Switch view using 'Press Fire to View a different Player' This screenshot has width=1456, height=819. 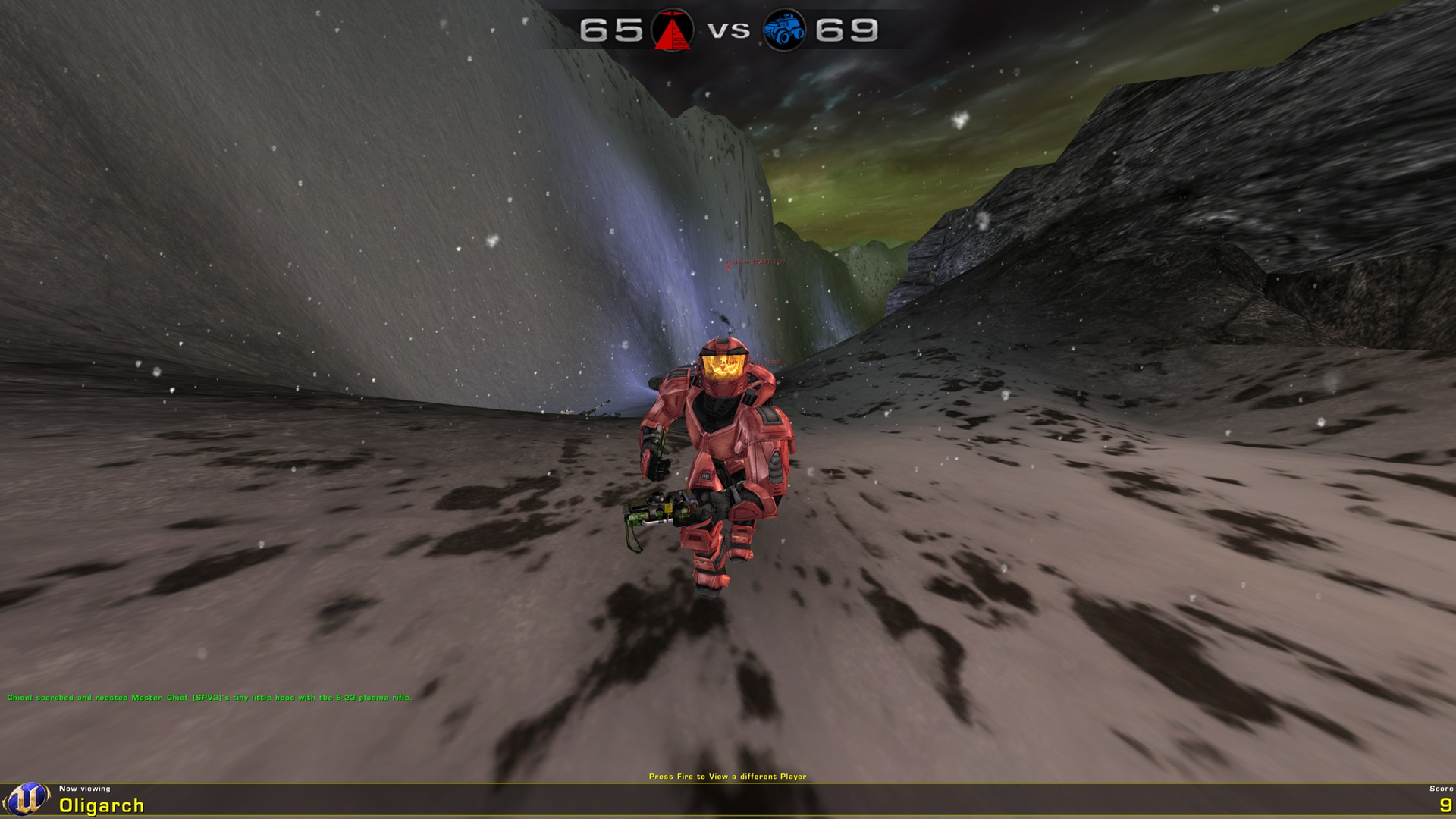(x=728, y=777)
